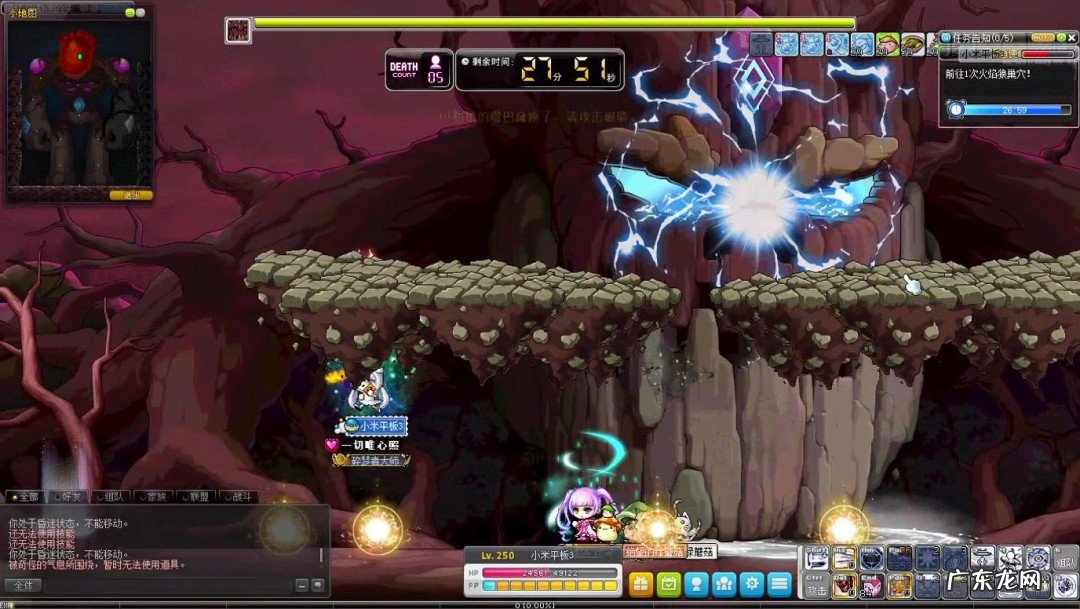Click the green hat character buff icon
Viewport: 1080px width, 609px height.
(x=888, y=44)
